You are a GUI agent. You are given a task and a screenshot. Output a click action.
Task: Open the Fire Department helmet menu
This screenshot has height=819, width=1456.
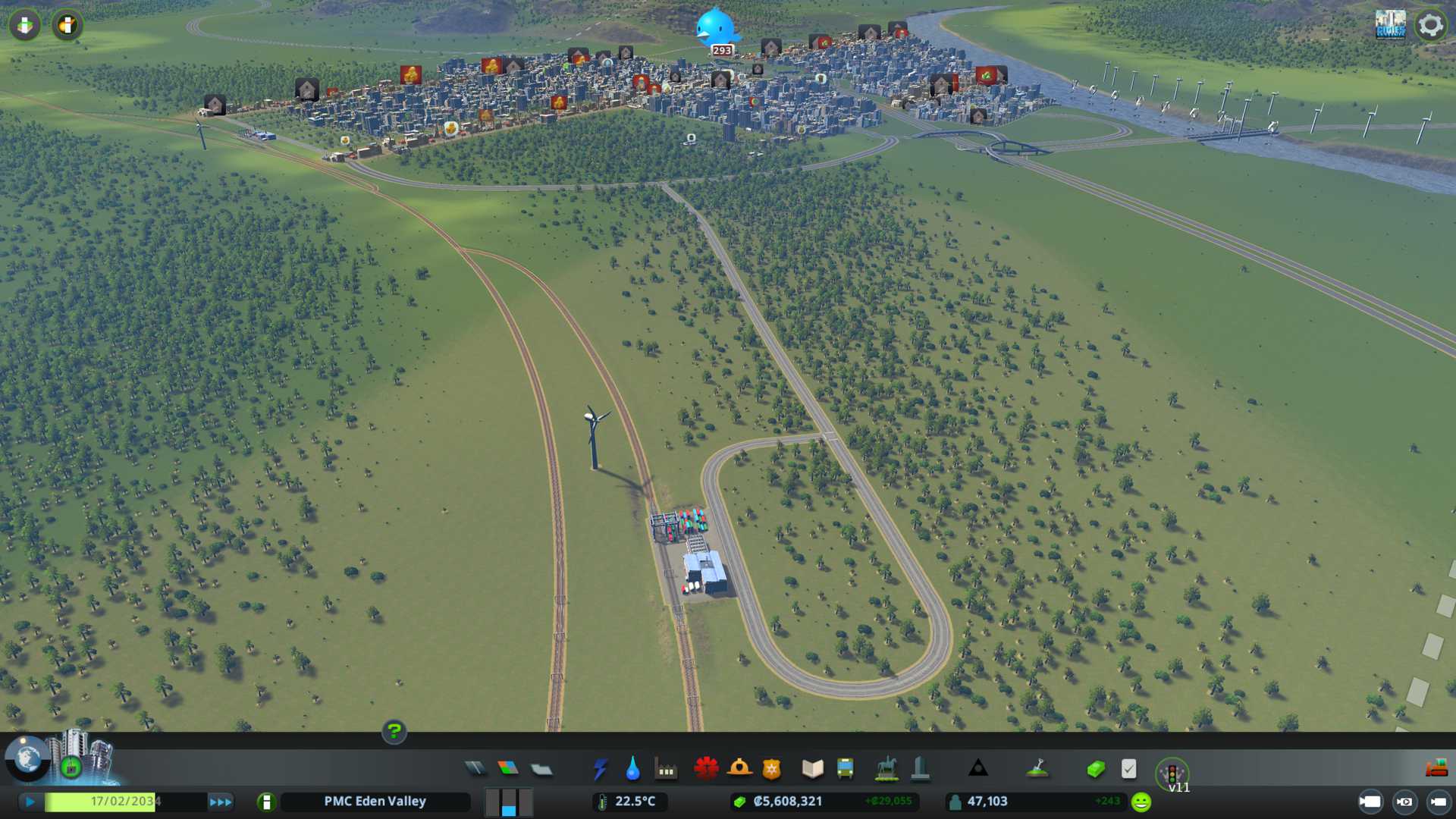point(739,769)
